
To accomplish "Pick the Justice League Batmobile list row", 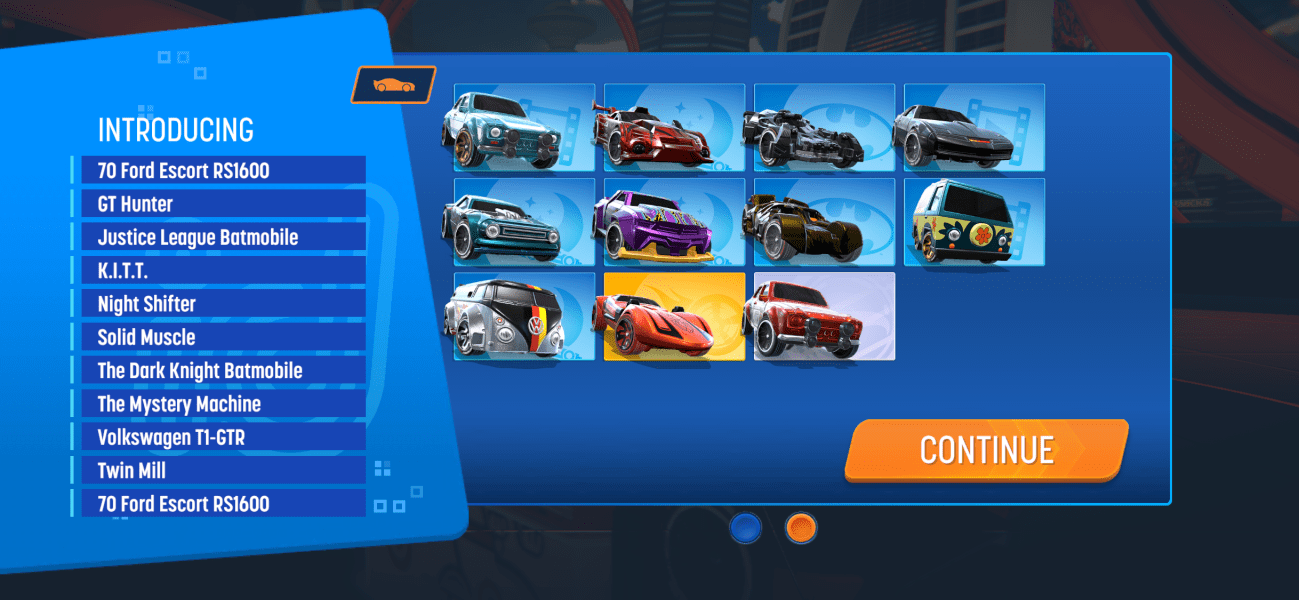I will tap(218, 237).
